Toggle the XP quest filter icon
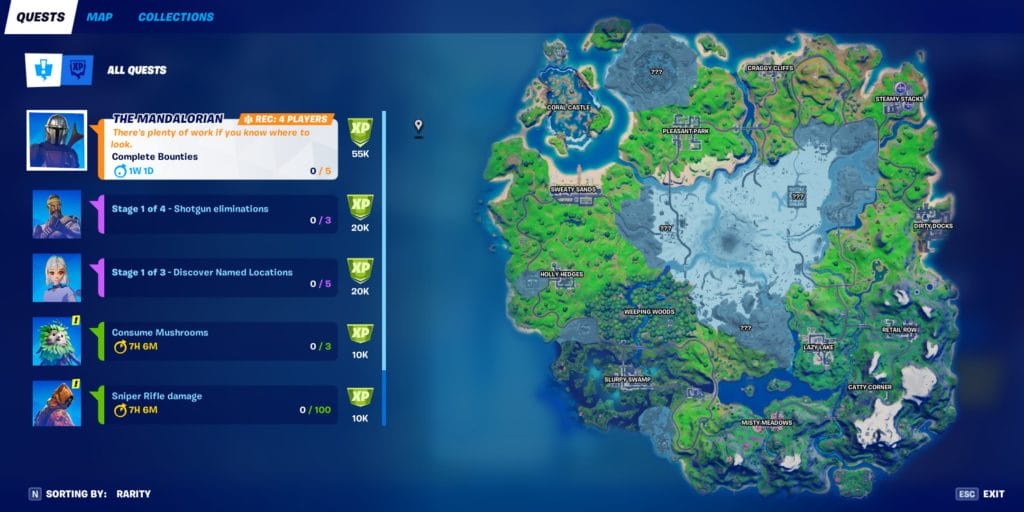Image resolution: width=1024 pixels, height=512 pixels. coord(77,70)
